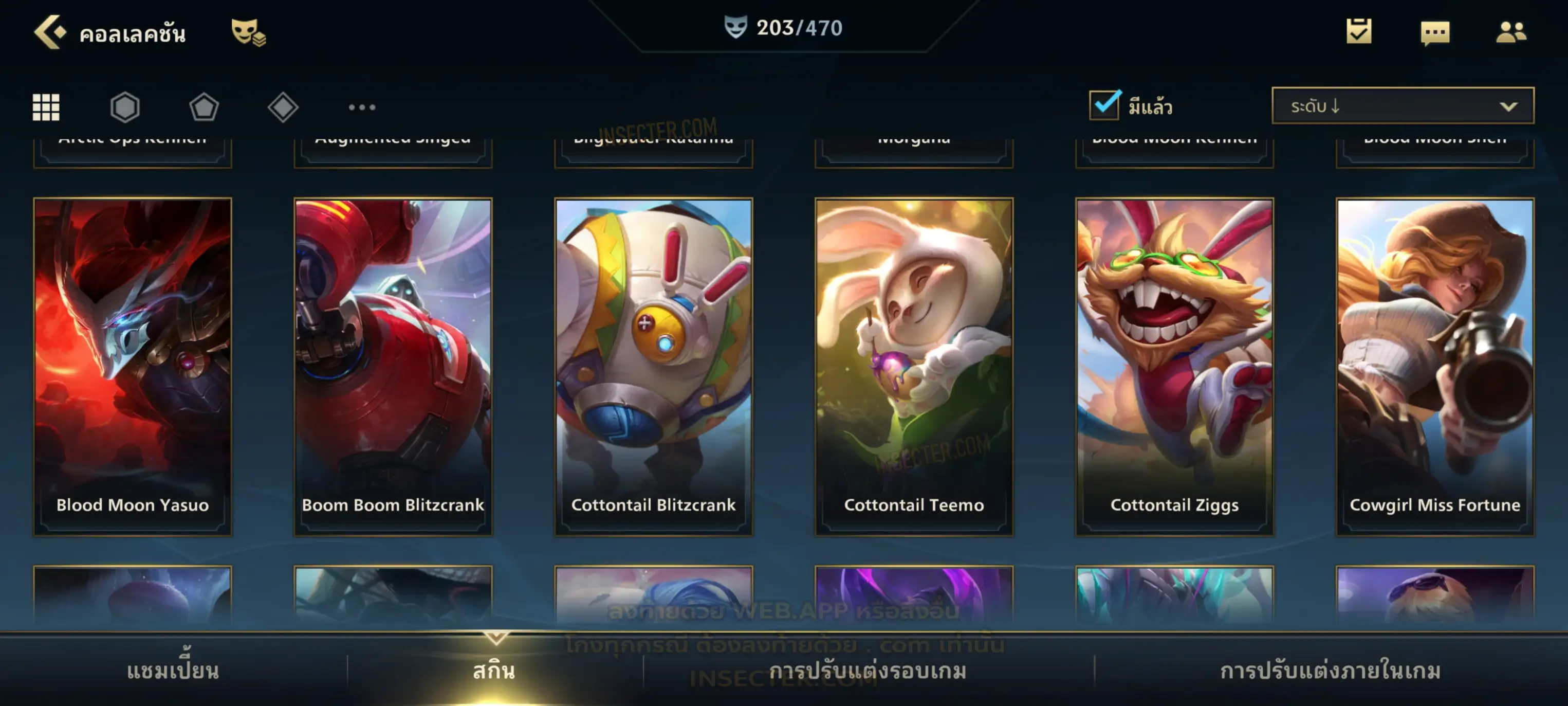Image resolution: width=1568 pixels, height=706 pixels.
Task: Open the chat speech bubble
Action: (1435, 33)
